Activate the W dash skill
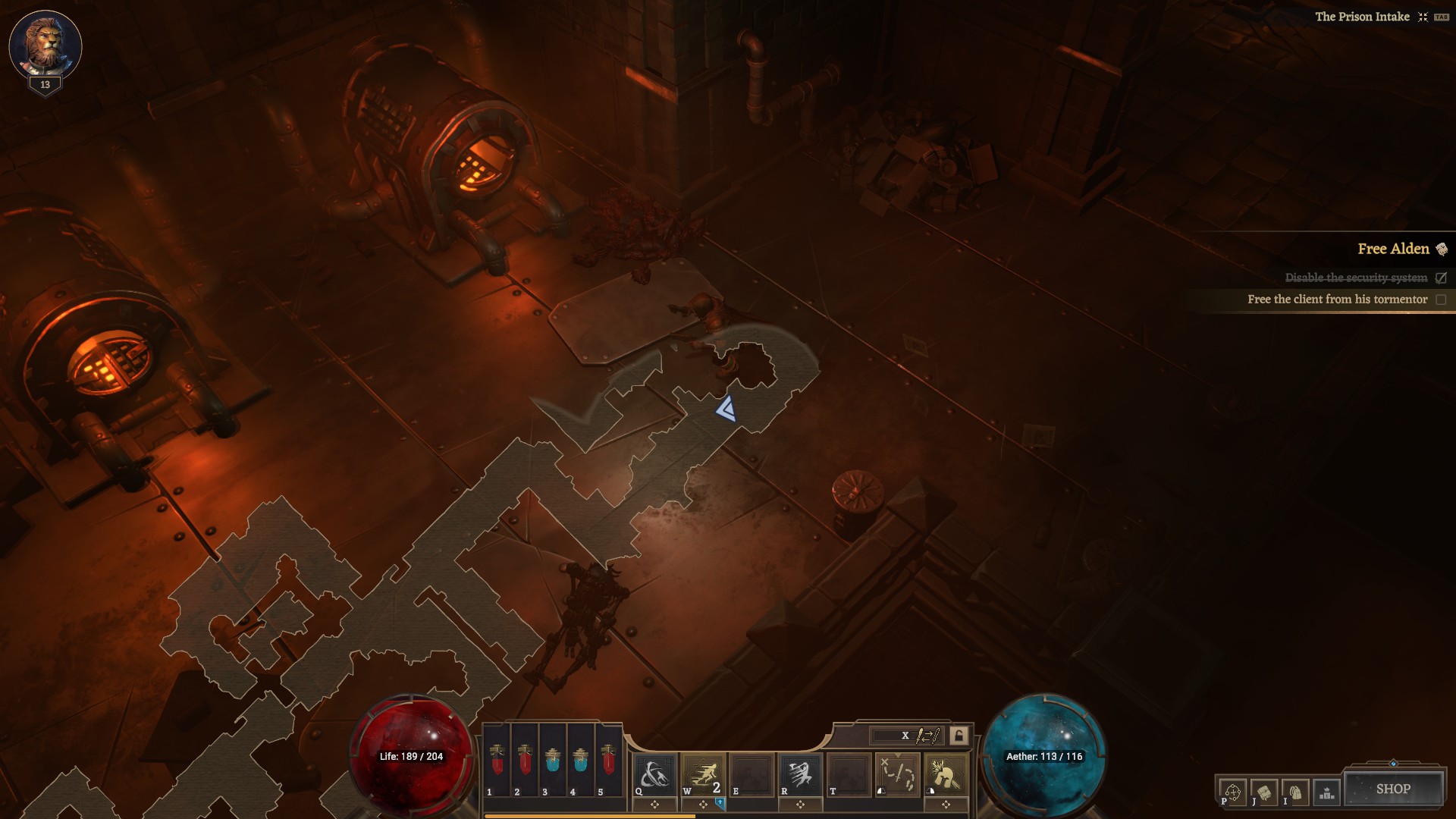The image size is (1456, 819). pyautogui.click(x=703, y=775)
